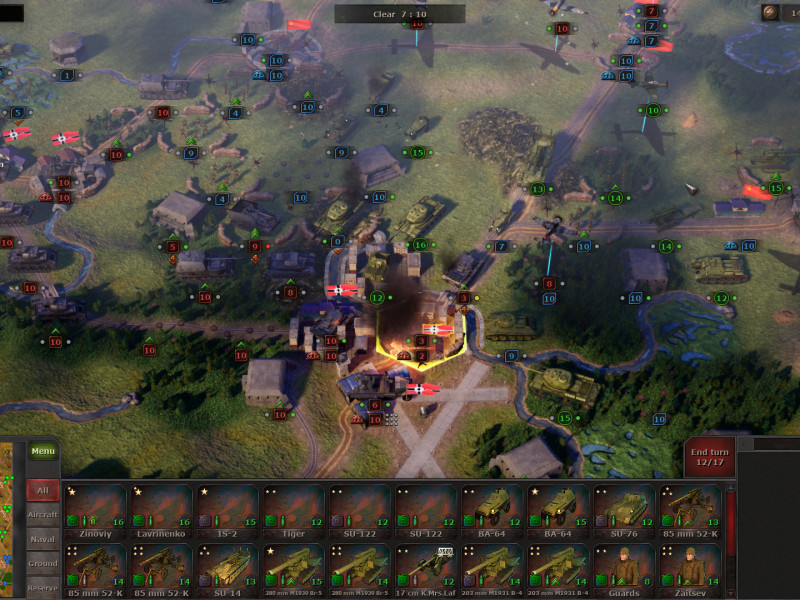Pick the Guards infantry card
The height and width of the screenshot is (600, 800).
click(x=625, y=566)
